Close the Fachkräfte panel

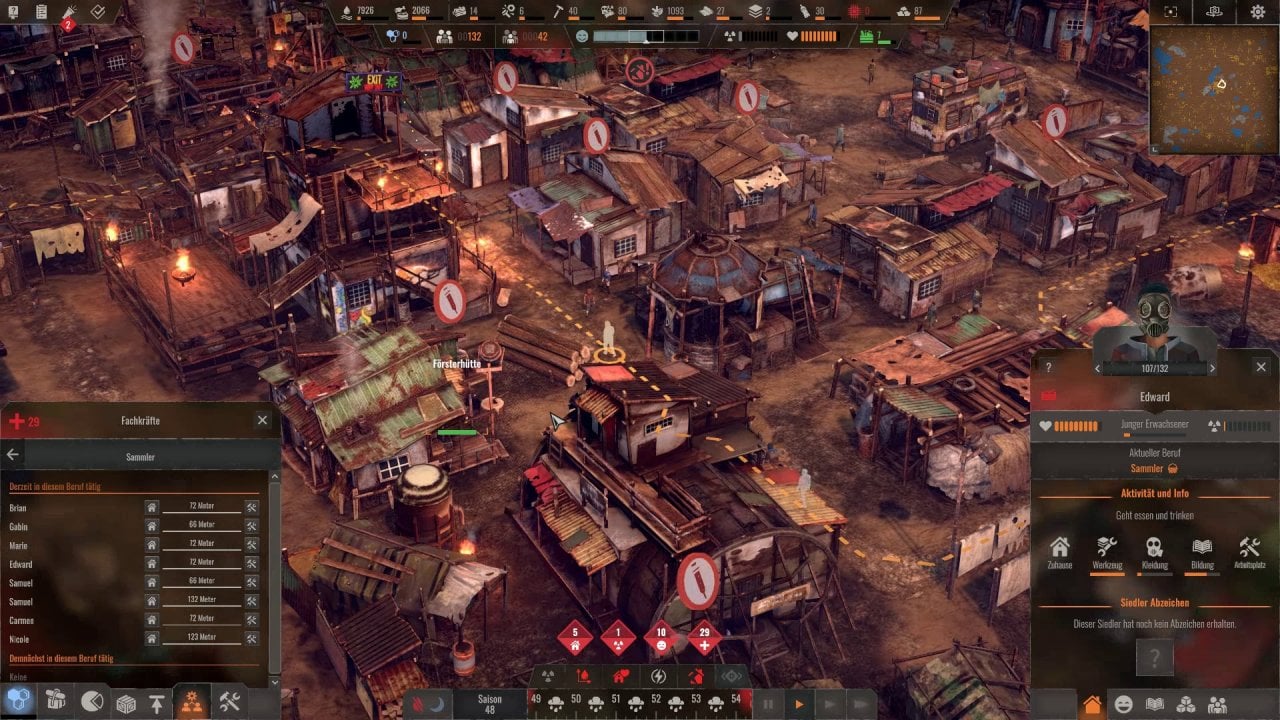(x=262, y=421)
